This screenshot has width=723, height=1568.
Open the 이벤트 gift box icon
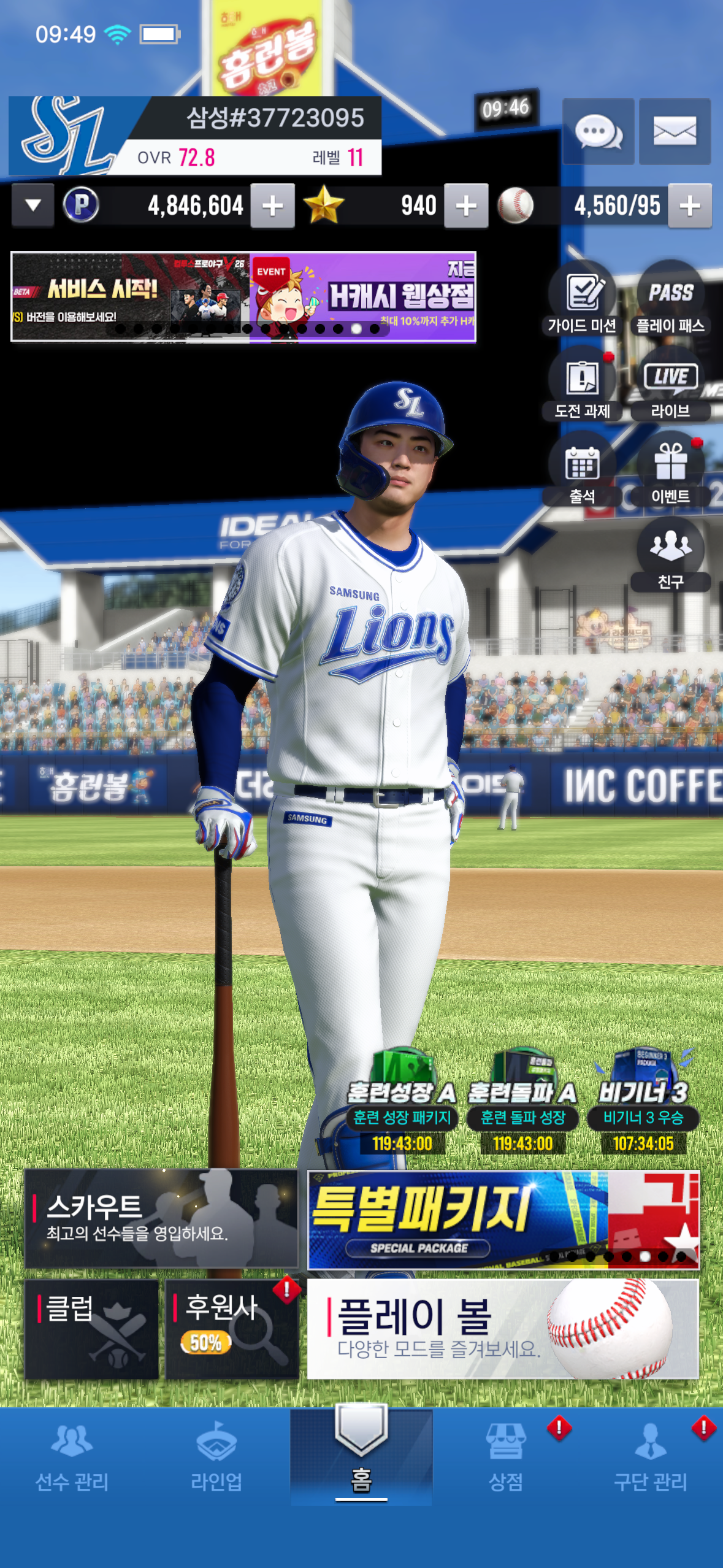click(x=670, y=470)
